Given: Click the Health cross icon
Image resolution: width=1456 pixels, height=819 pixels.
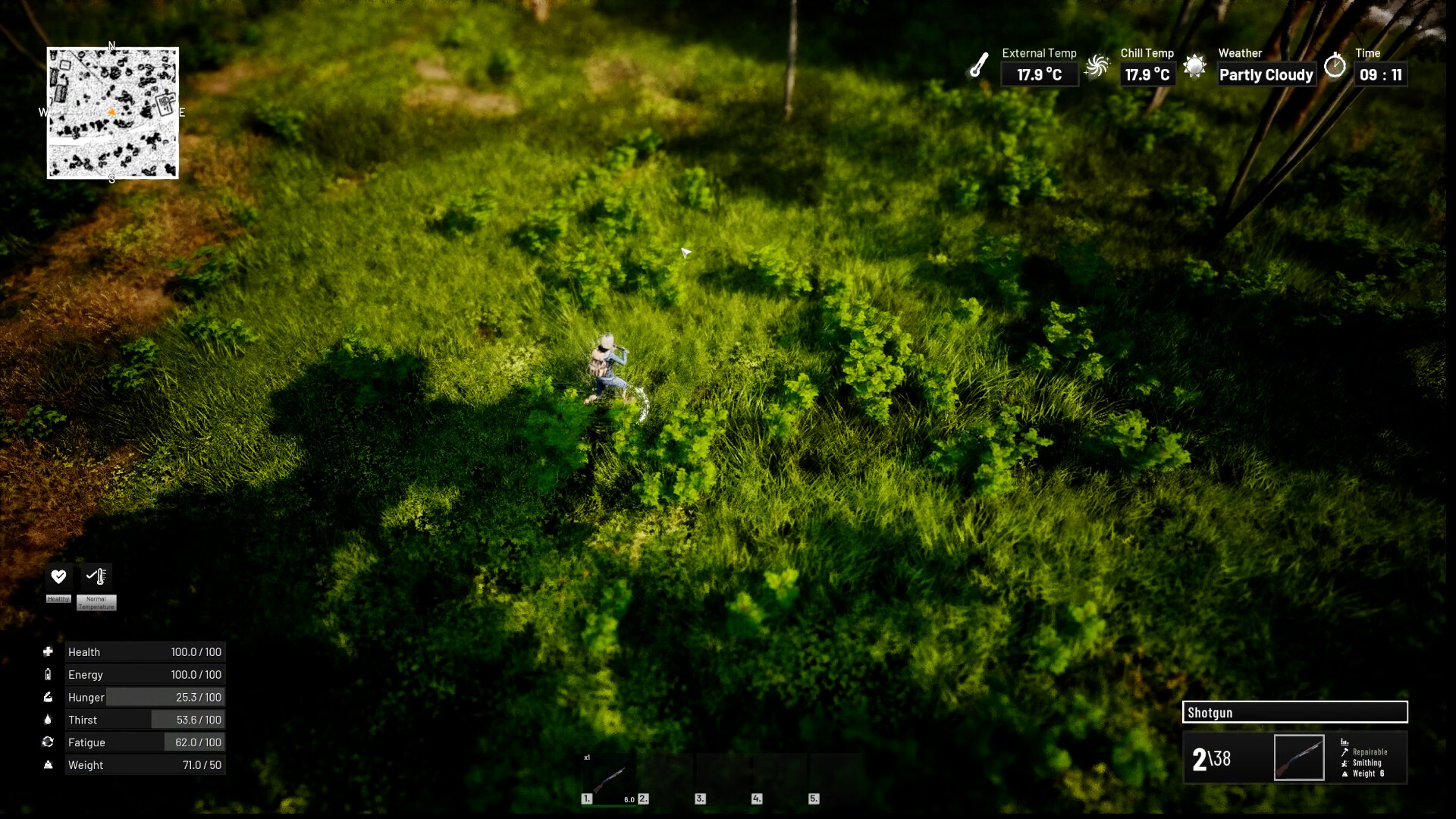Looking at the screenshot, I should (49, 651).
